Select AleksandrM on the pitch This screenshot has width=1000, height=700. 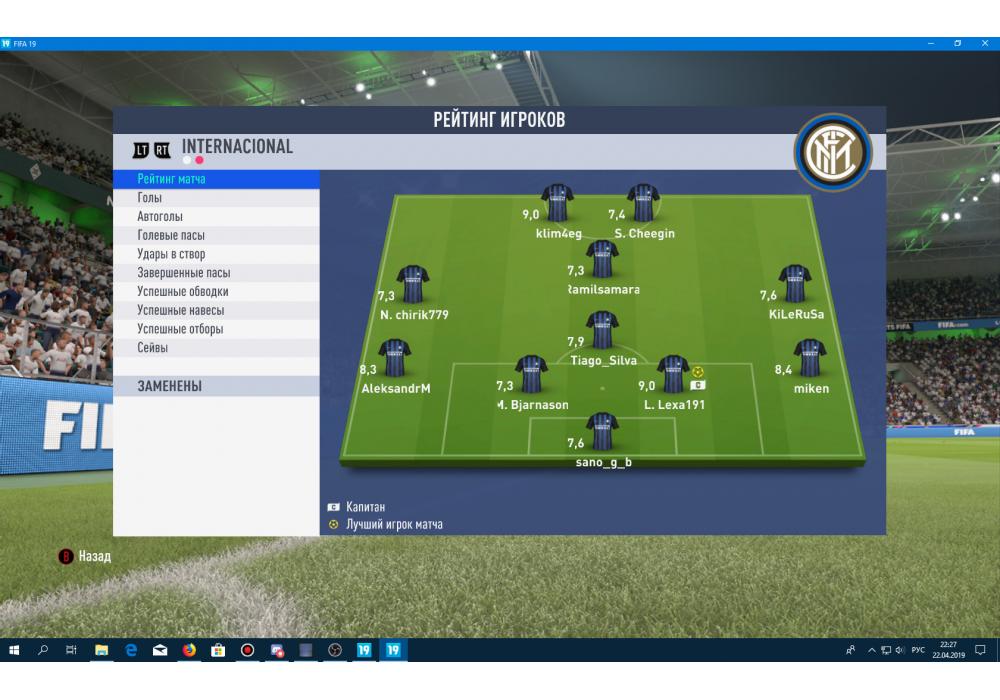(x=395, y=358)
